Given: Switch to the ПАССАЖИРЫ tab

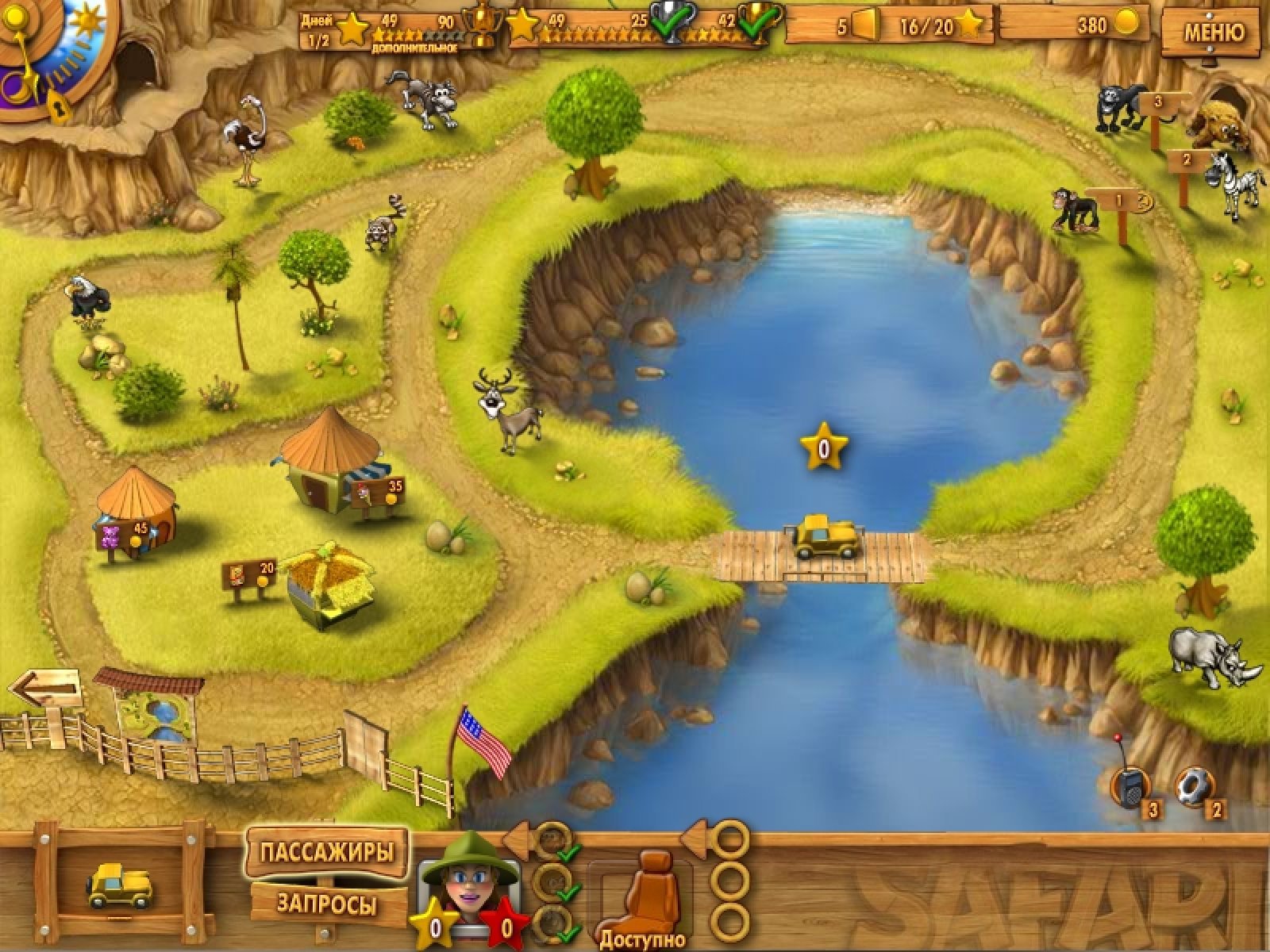Looking at the screenshot, I should click(326, 853).
